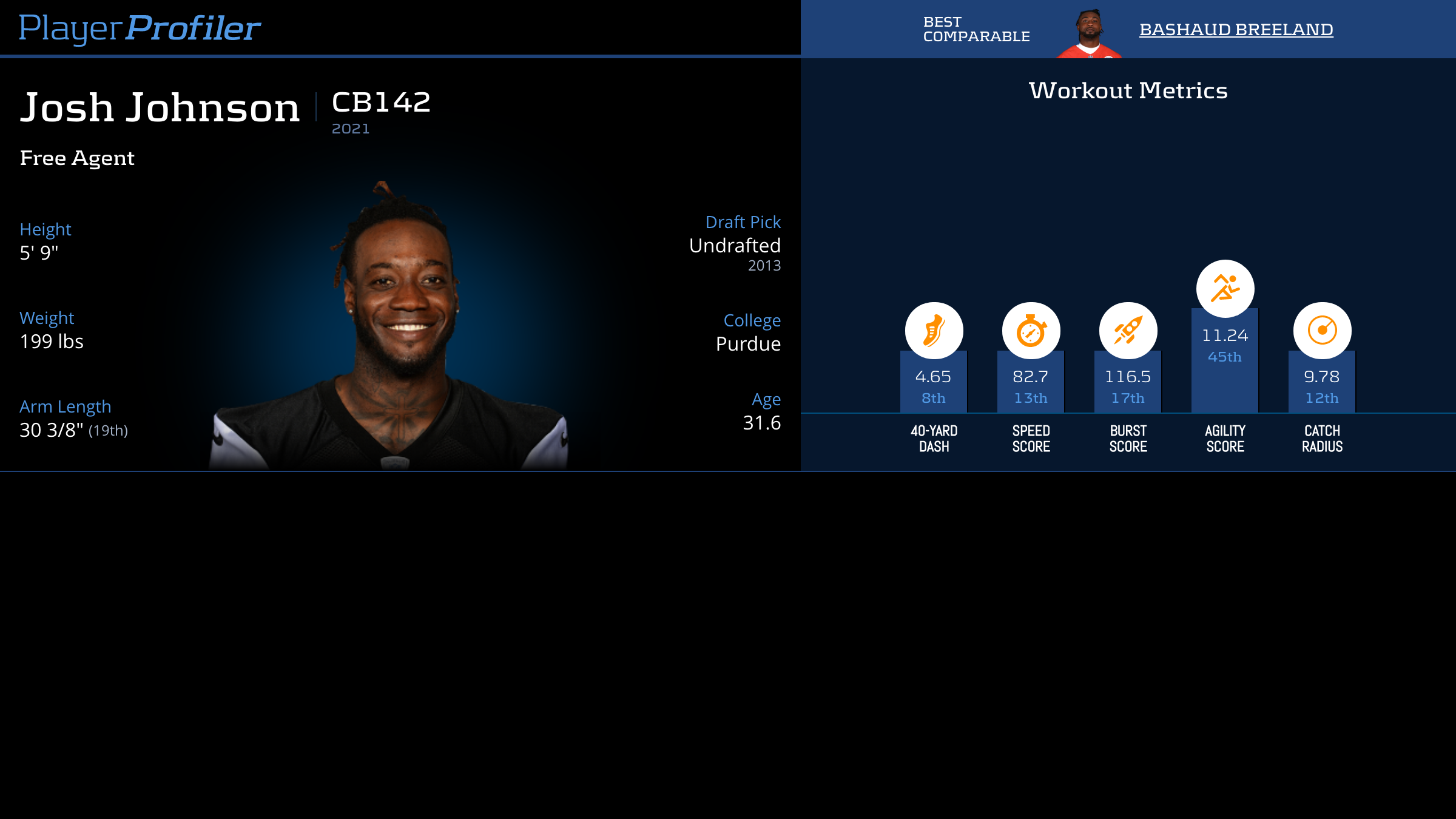
Task: Open the PlayerProfiler logo home link
Action: [140, 29]
